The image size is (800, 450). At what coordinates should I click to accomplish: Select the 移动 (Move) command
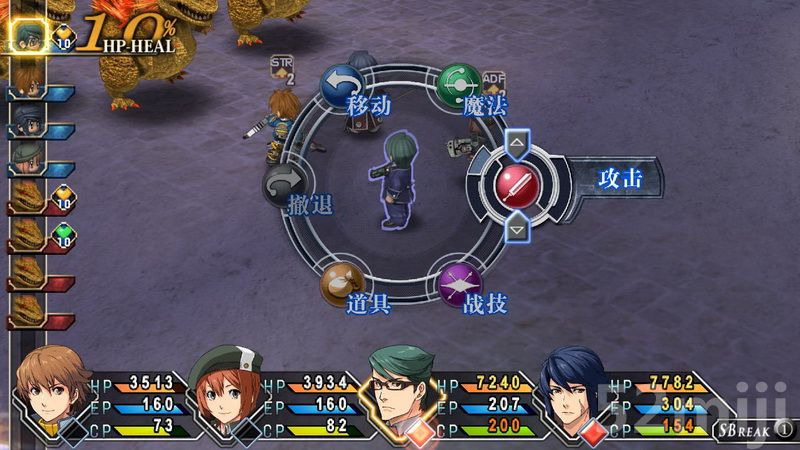tap(343, 84)
